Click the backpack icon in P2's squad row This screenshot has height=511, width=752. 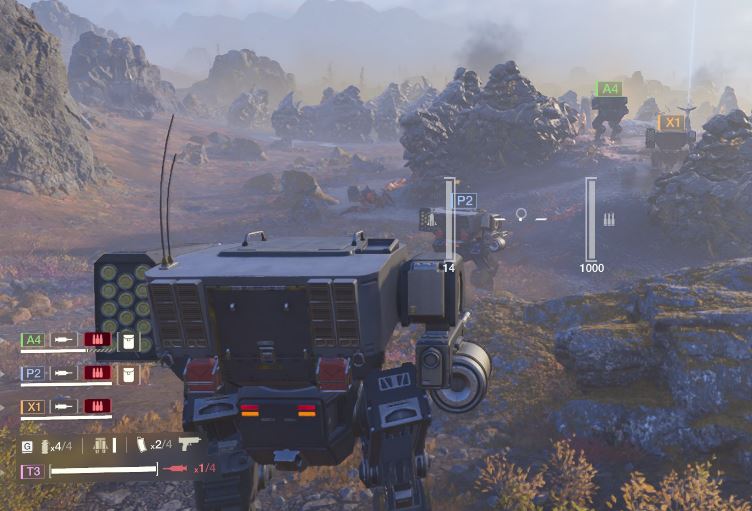pos(127,373)
